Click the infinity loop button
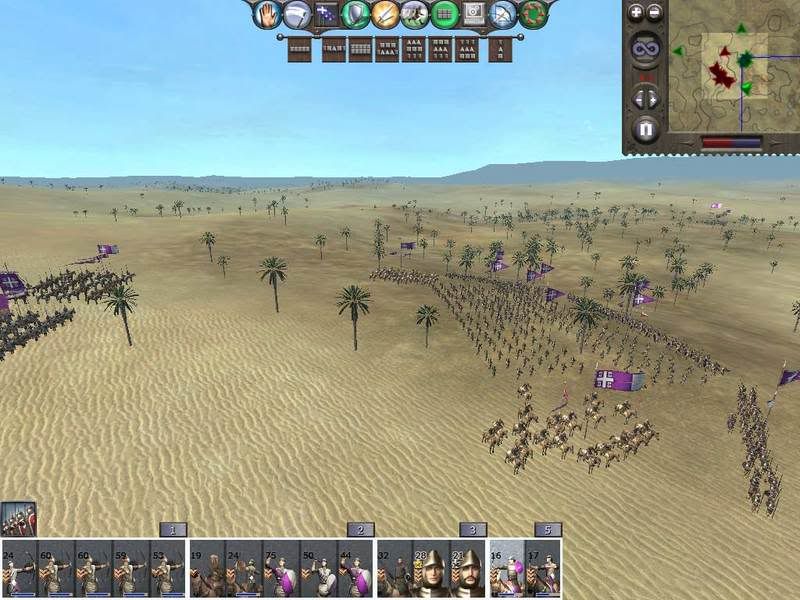The height and width of the screenshot is (600, 800). [x=645, y=48]
